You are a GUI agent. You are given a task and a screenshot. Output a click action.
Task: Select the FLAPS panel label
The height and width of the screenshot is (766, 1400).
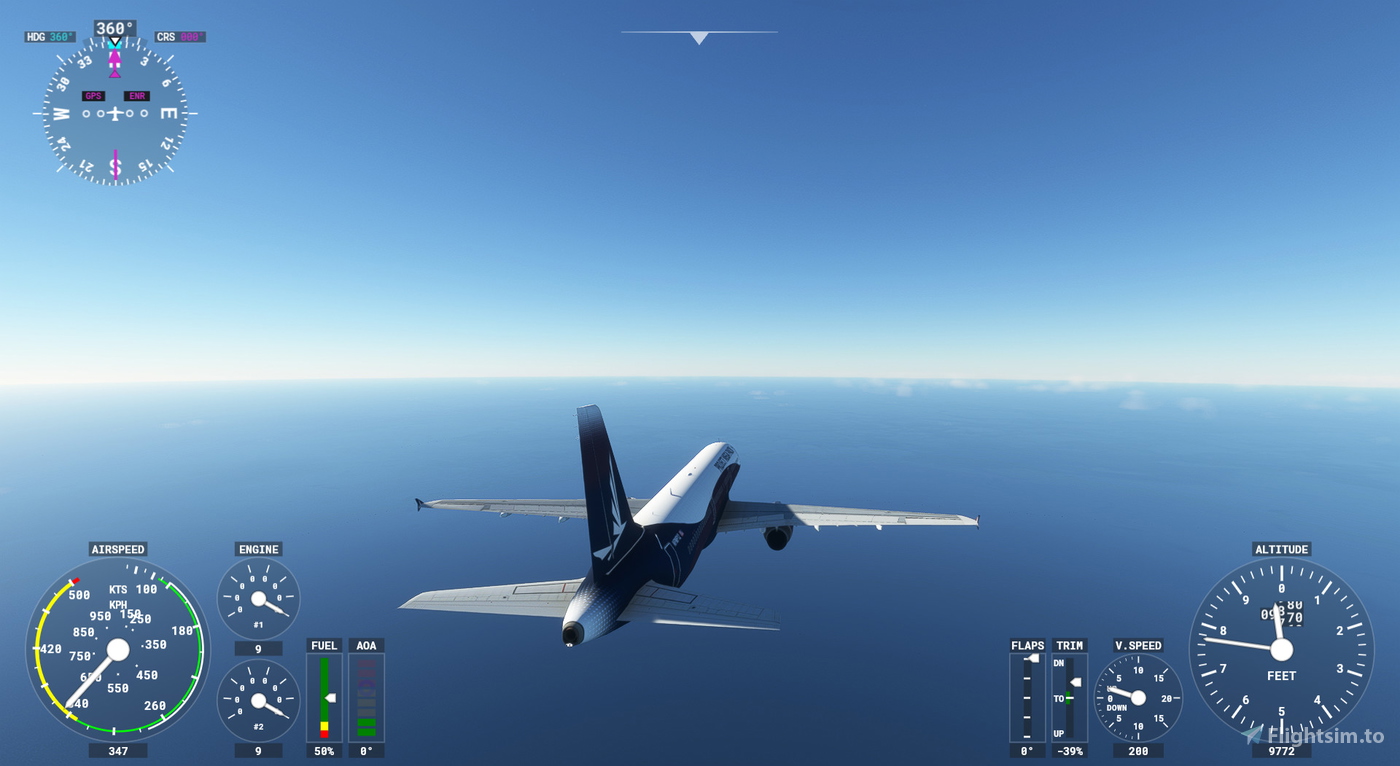point(1027,645)
